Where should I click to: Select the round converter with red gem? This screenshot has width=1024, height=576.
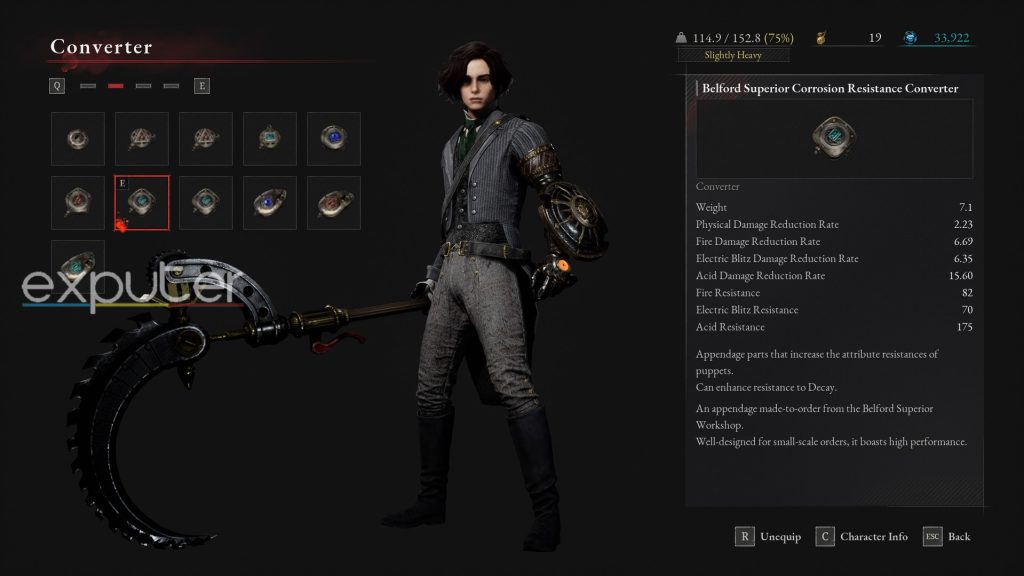(78, 202)
